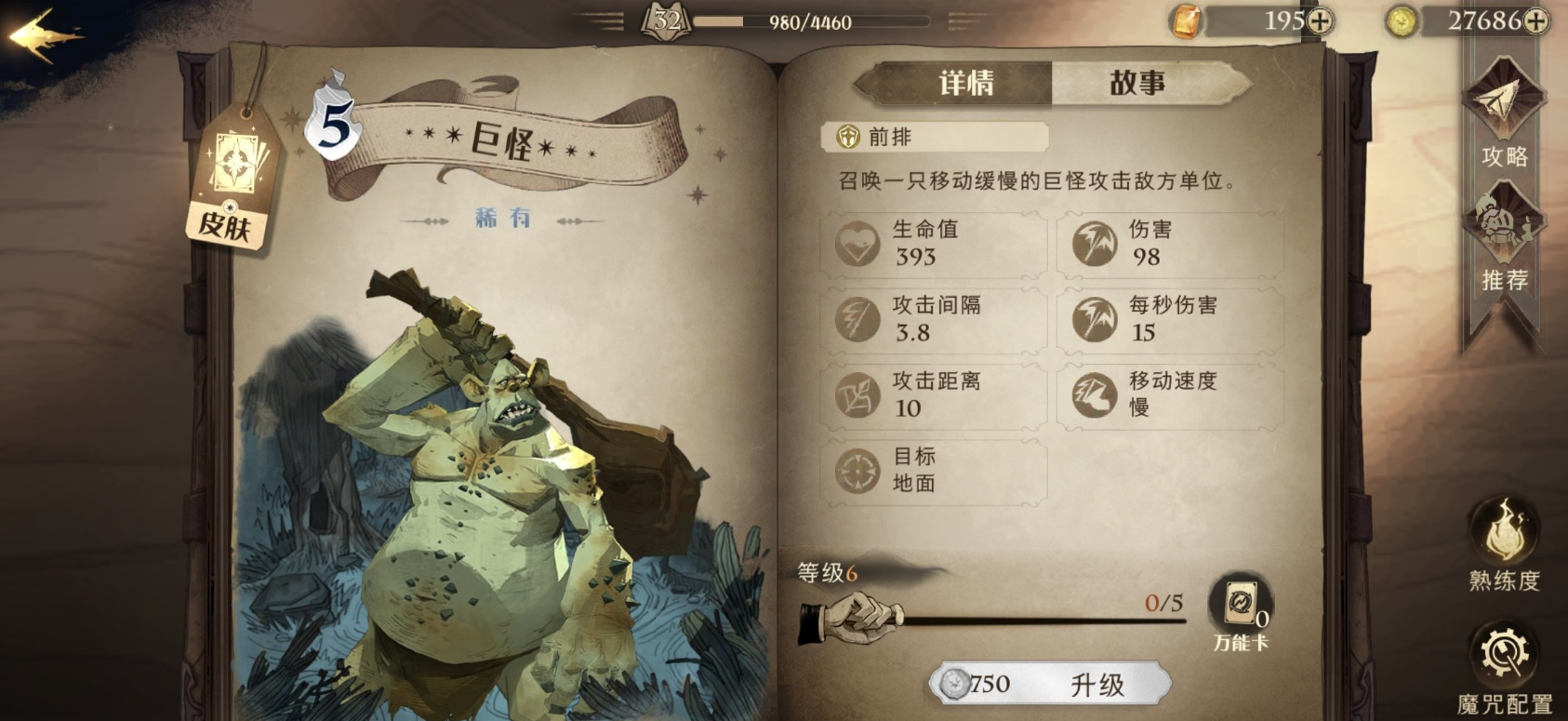Open the 熟练度 mastery panel

pyautogui.click(x=1504, y=546)
